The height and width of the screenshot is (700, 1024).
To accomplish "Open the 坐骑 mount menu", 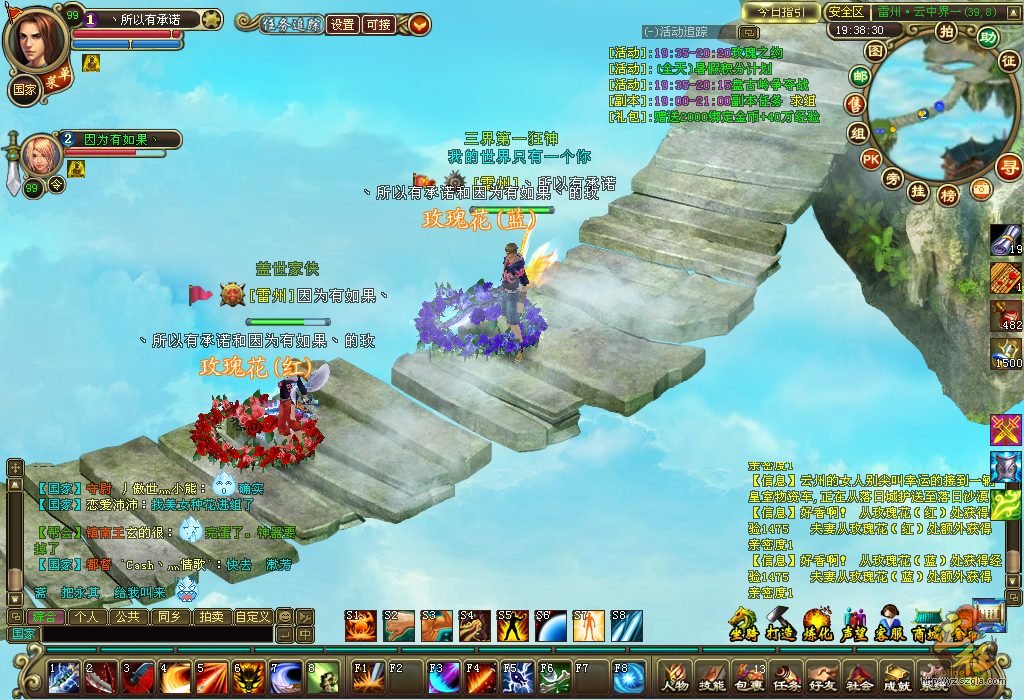I will click(742, 623).
